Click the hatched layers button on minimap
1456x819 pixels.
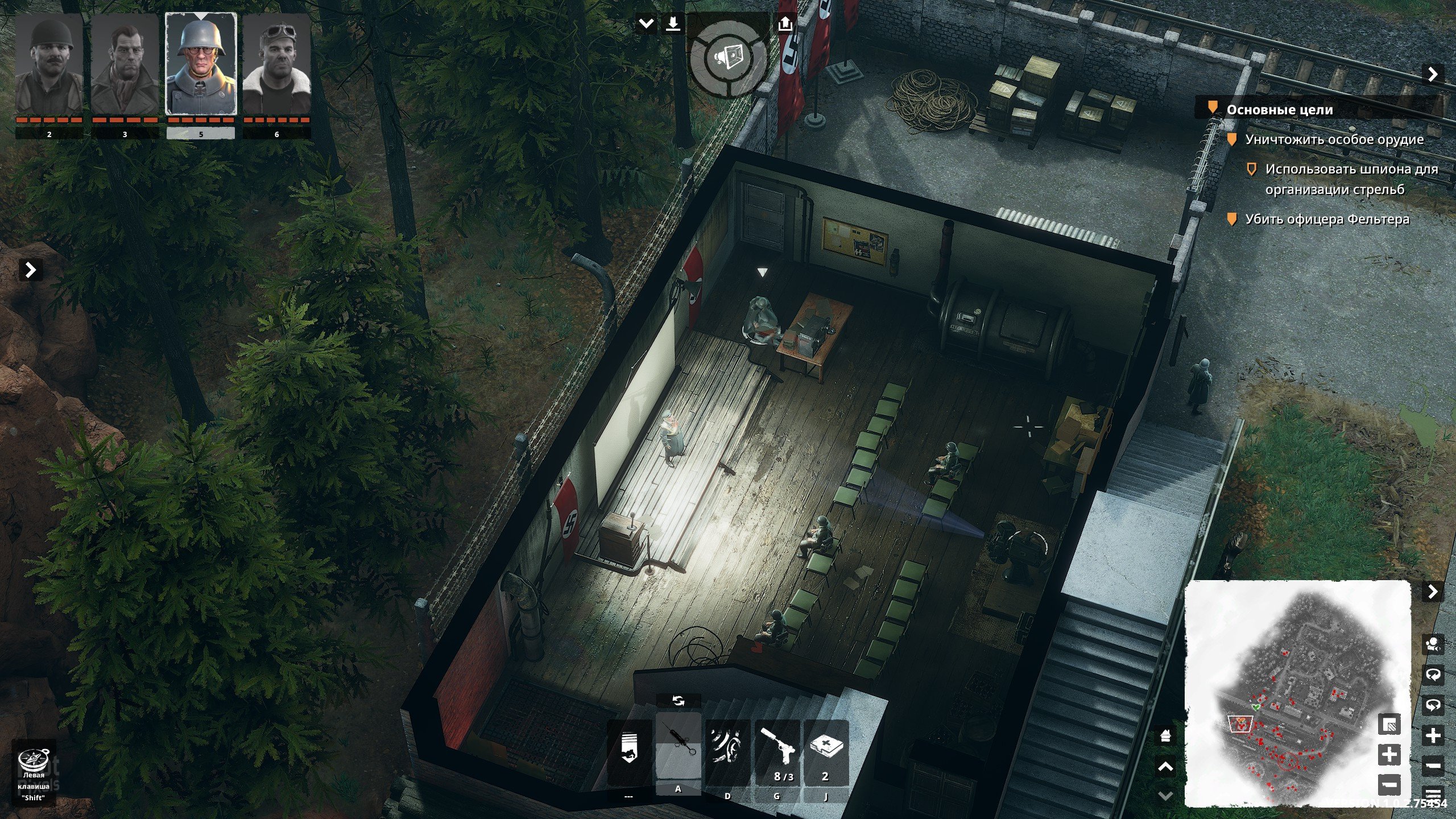pyautogui.click(x=1389, y=725)
